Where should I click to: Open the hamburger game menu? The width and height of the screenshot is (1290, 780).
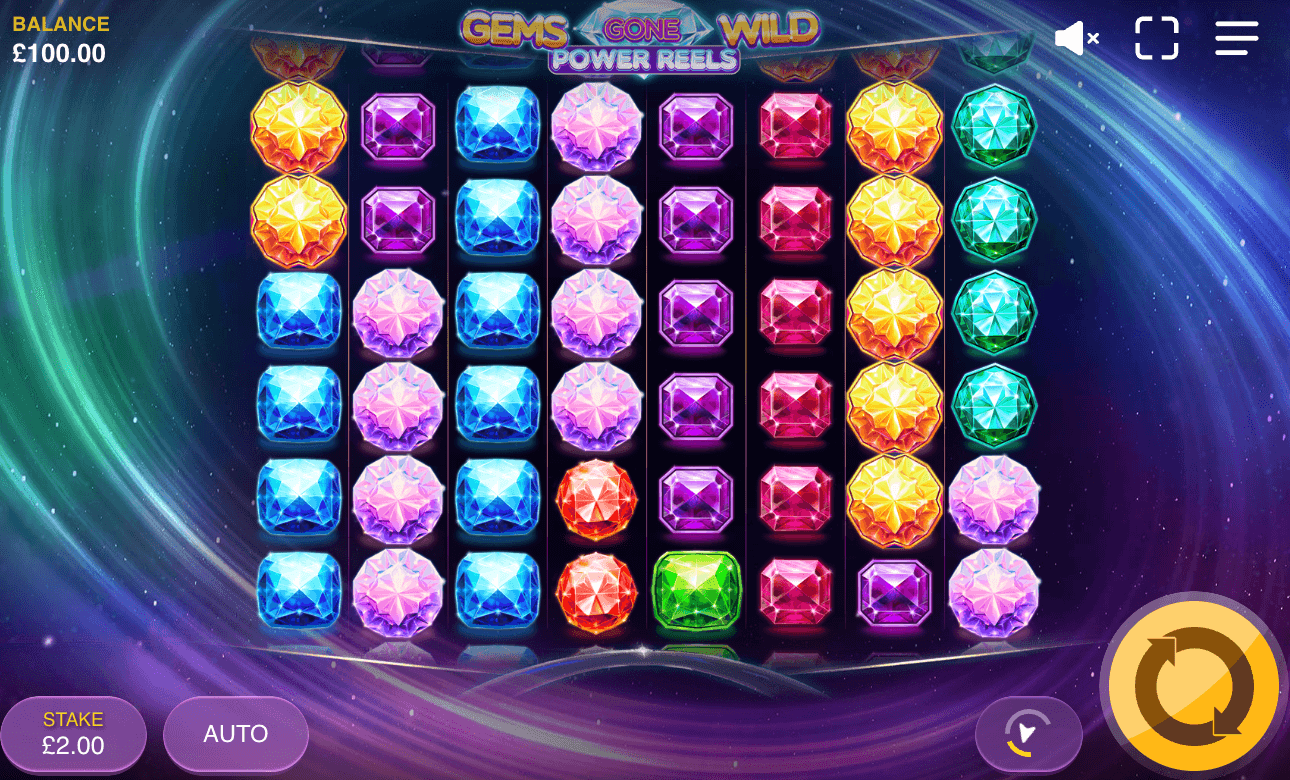coord(1236,38)
